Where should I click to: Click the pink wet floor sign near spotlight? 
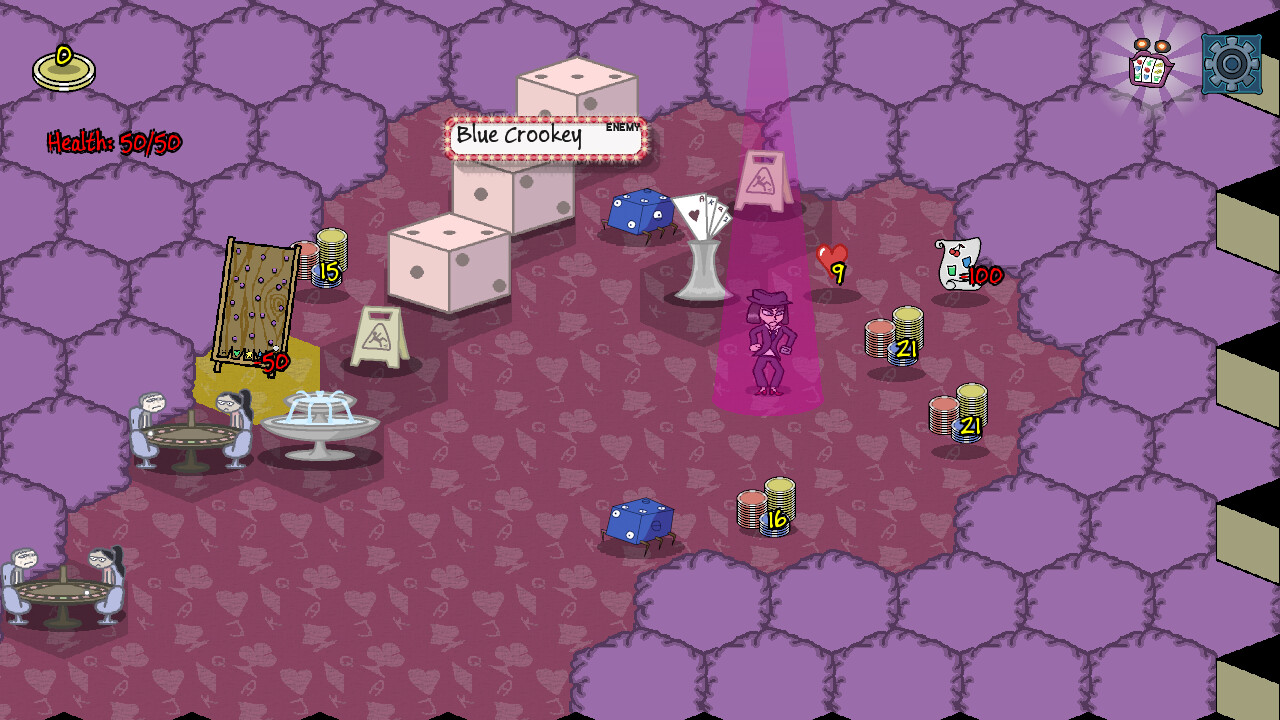pos(764,180)
